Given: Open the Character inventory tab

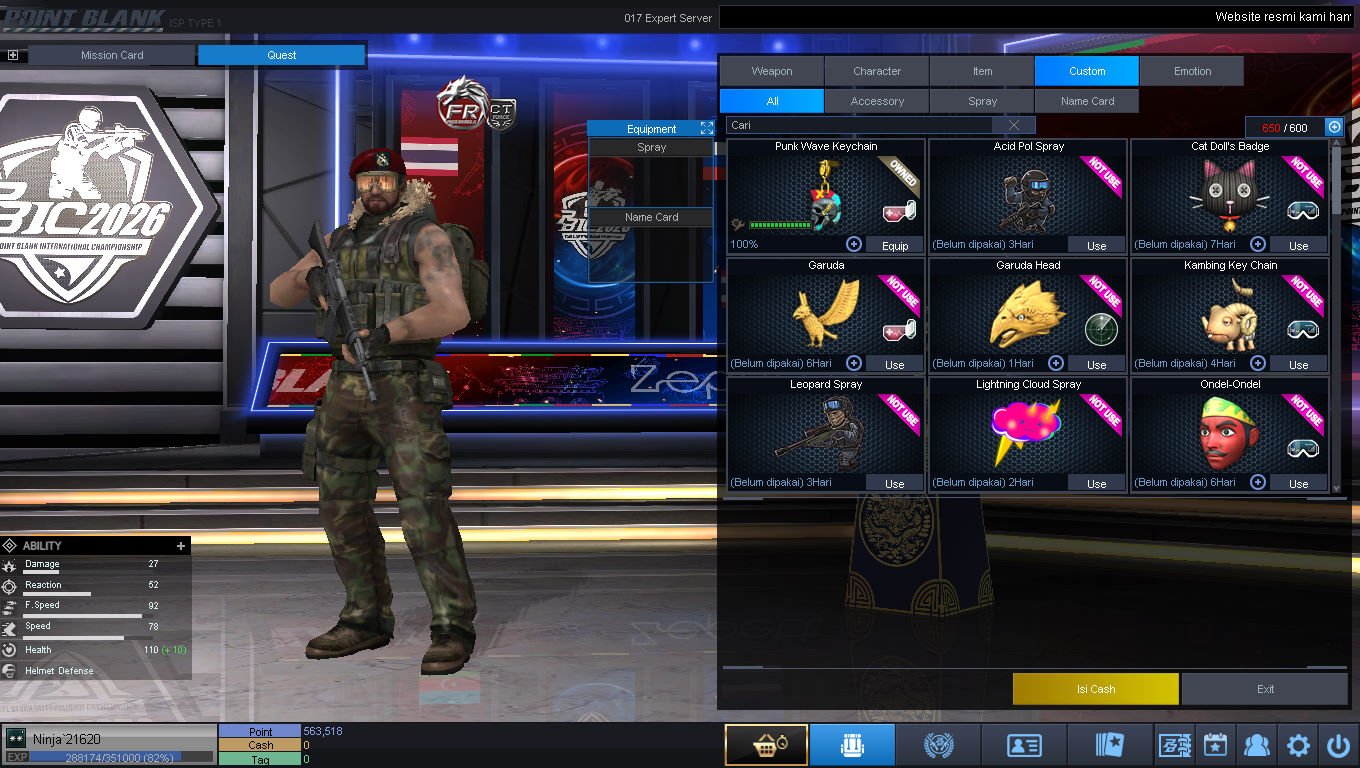Looking at the screenshot, I should [x=877, y=71].
